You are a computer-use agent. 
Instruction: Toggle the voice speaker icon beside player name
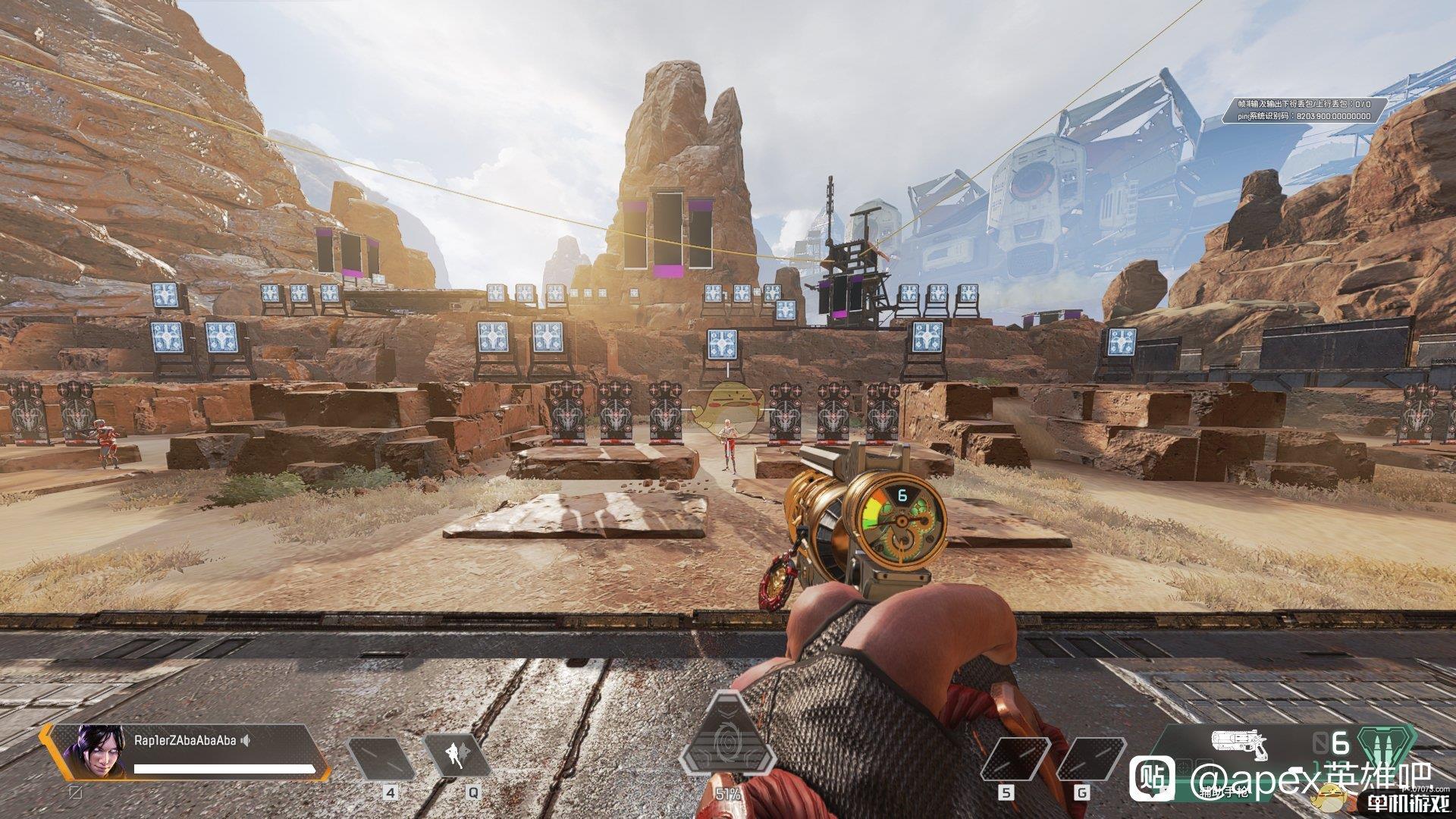[246, 740]
